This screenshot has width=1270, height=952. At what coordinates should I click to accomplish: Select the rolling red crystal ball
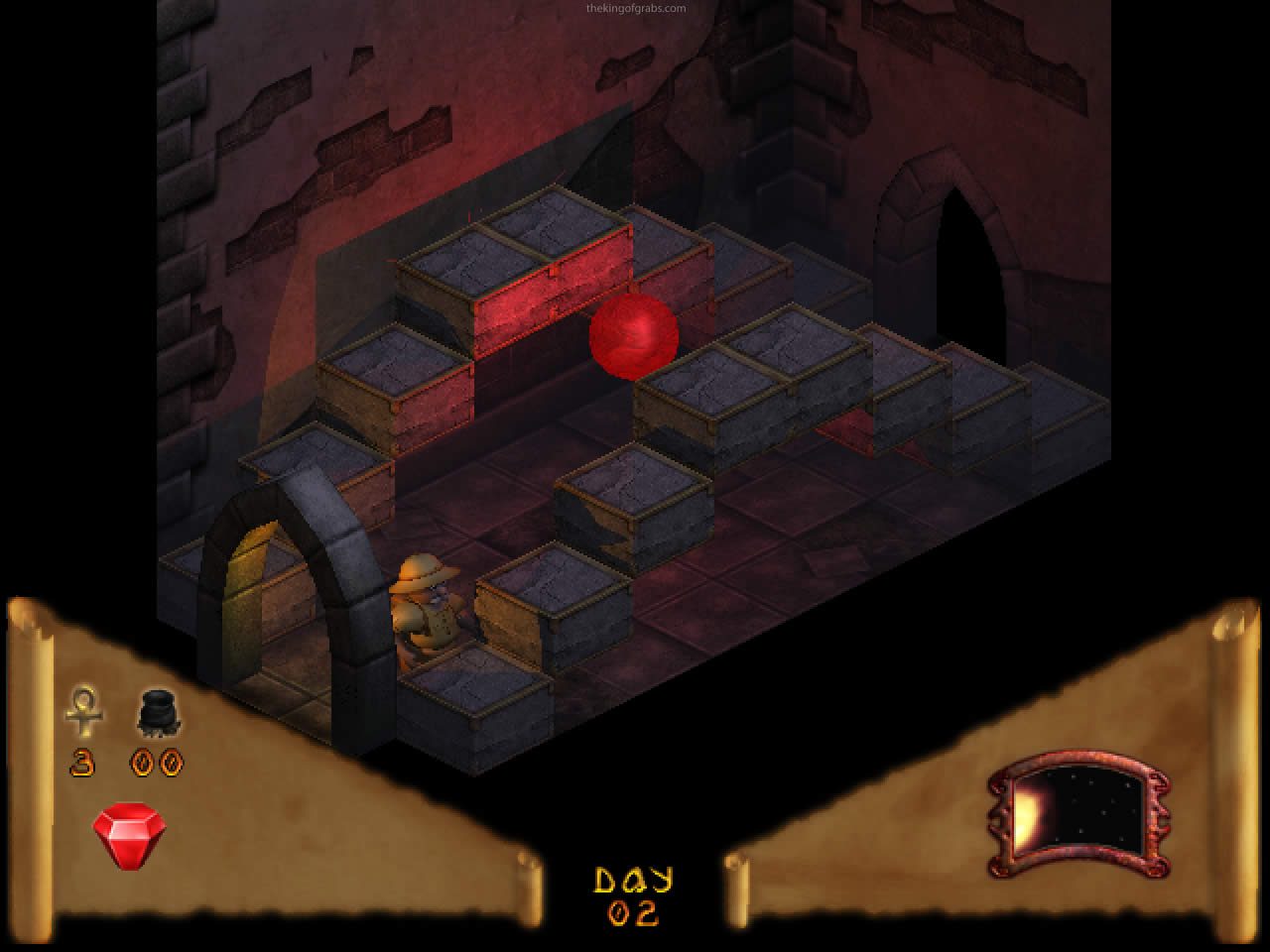click(635, 337)
